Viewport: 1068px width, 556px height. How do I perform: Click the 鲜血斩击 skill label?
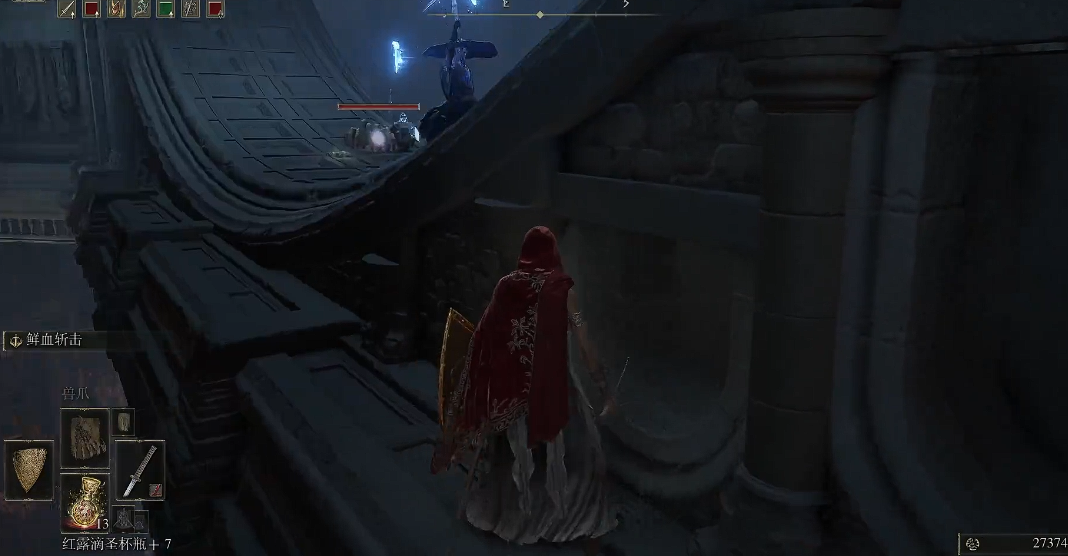point(57,340)
